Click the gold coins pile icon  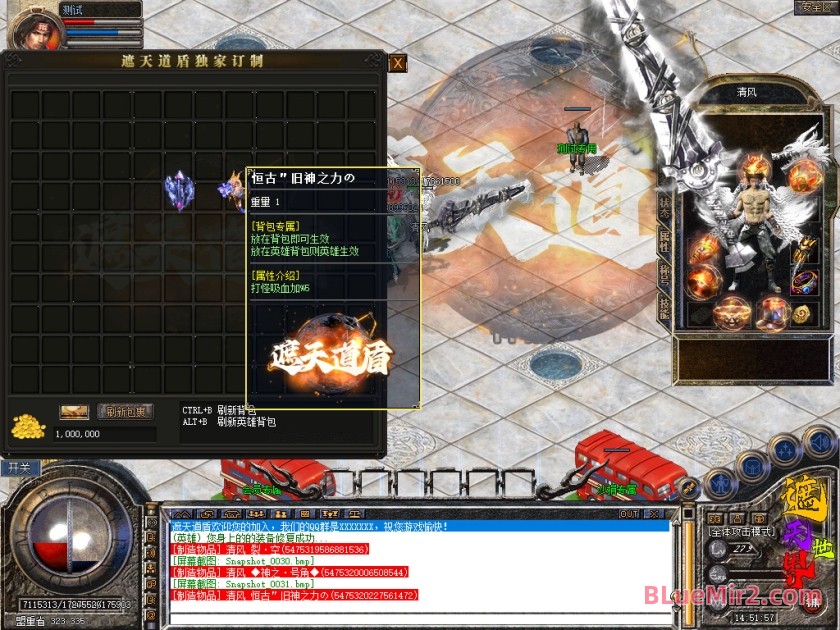28,425
